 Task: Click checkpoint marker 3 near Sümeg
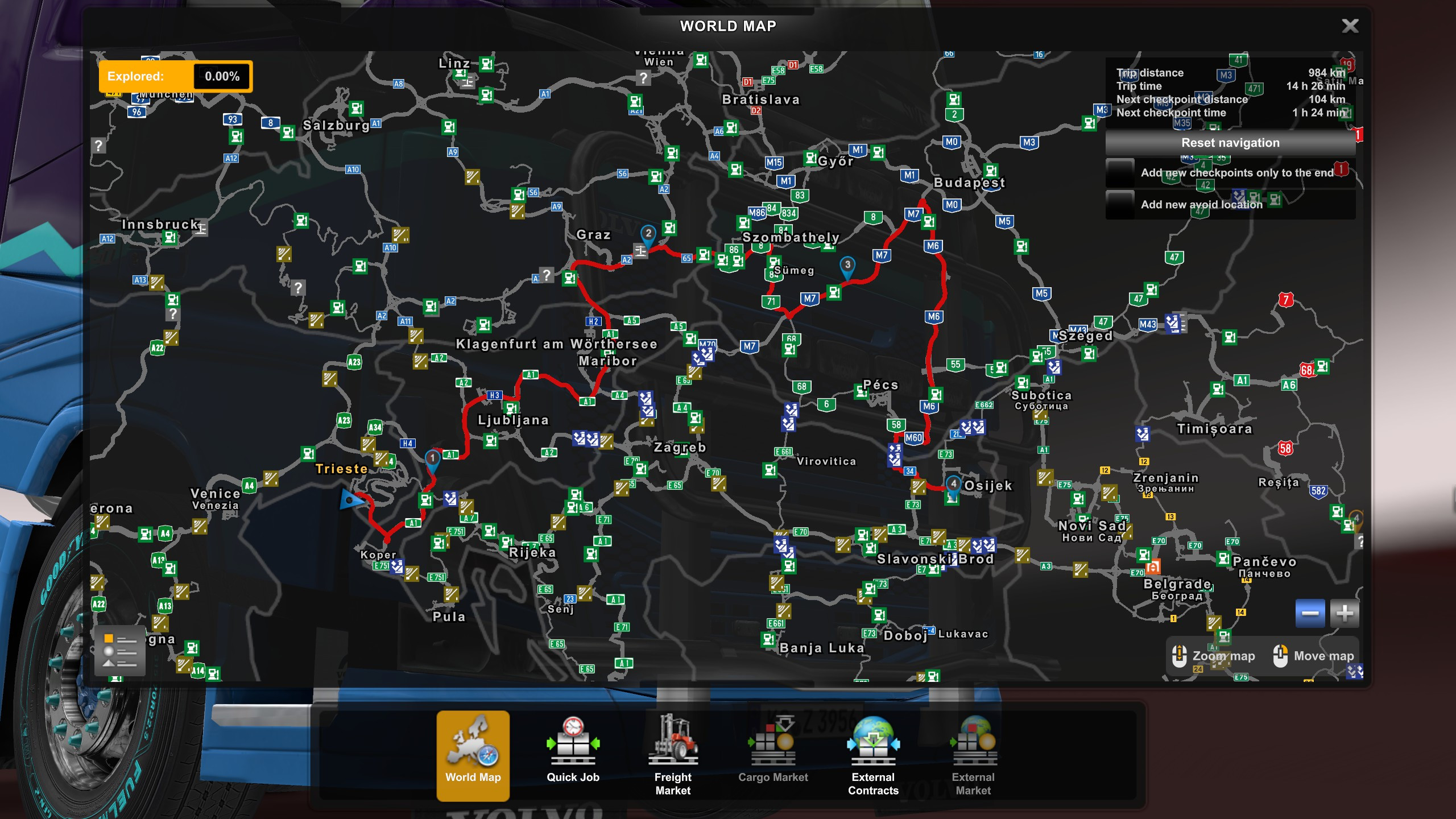847,264
